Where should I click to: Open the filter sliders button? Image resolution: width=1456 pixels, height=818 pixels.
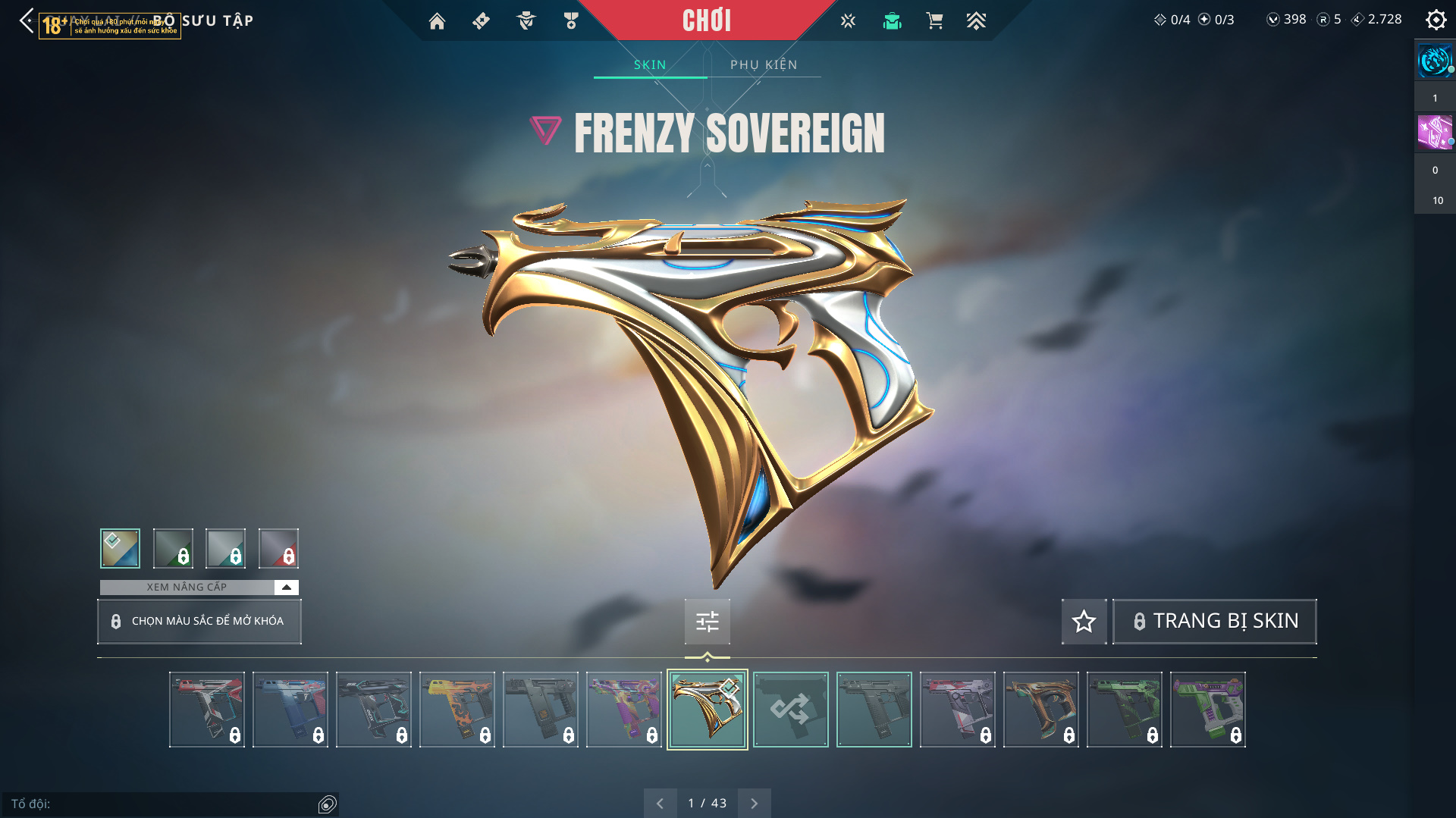[707, 622]
